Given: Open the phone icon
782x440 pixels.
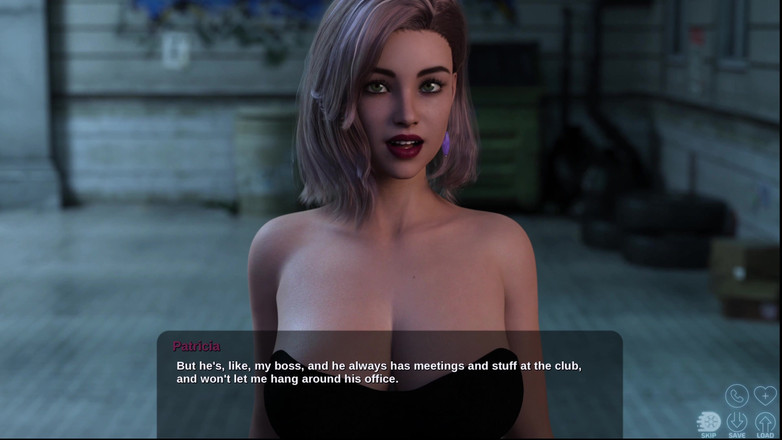Looking at the screenshot, I should pos(737,396).
